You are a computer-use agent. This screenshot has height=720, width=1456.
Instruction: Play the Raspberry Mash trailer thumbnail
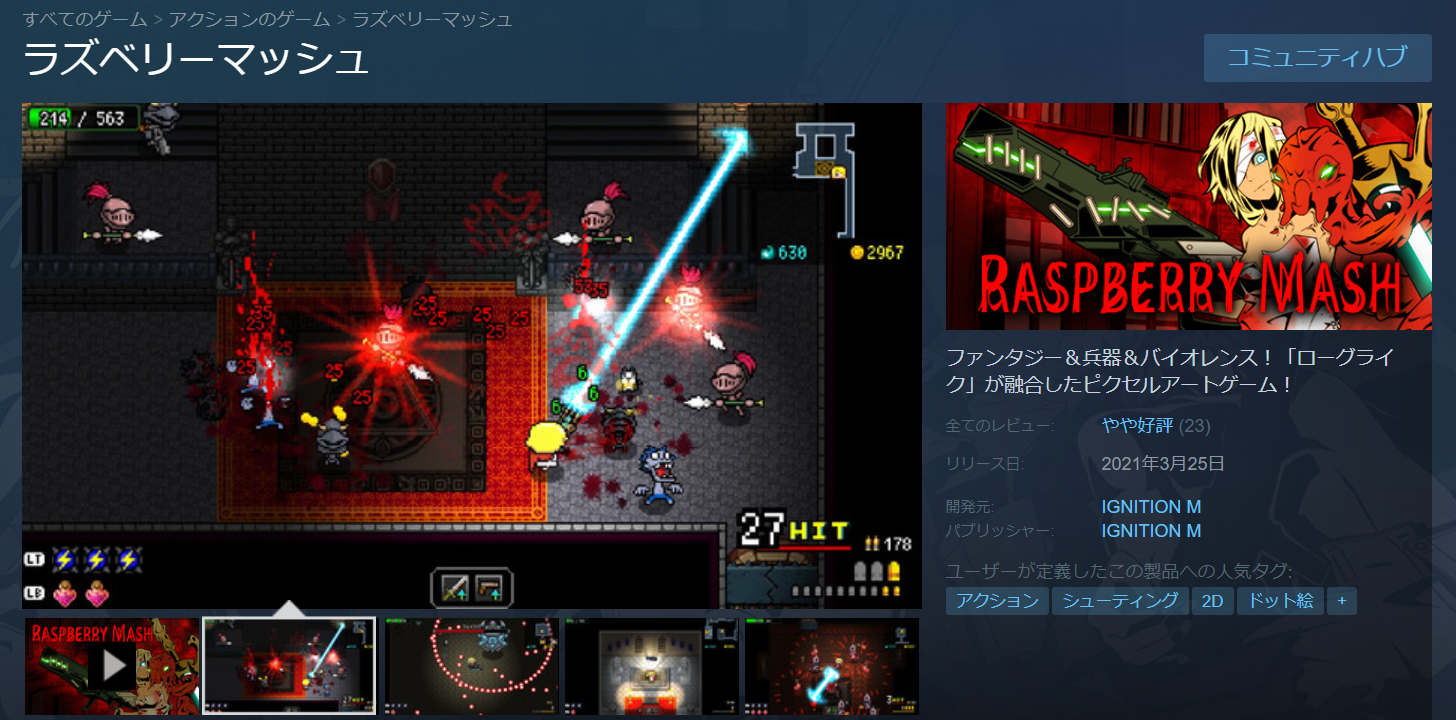pos(111,665)
